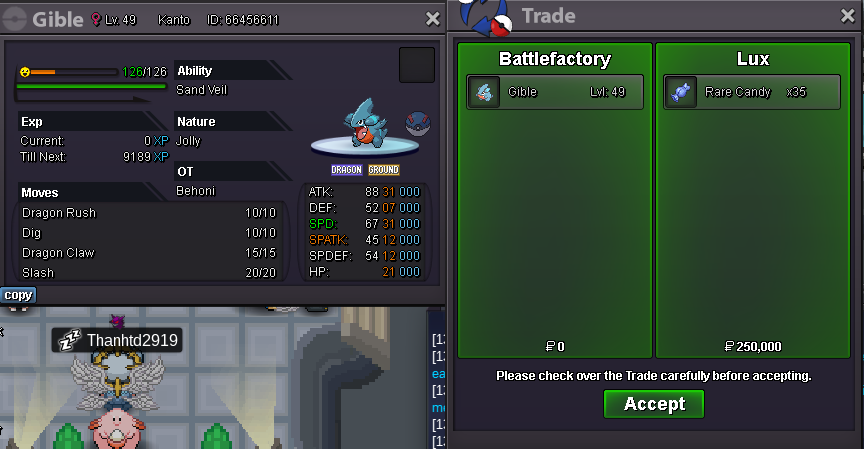Close the Trade window
Viewport: 864px width, 449px height.
848,16
